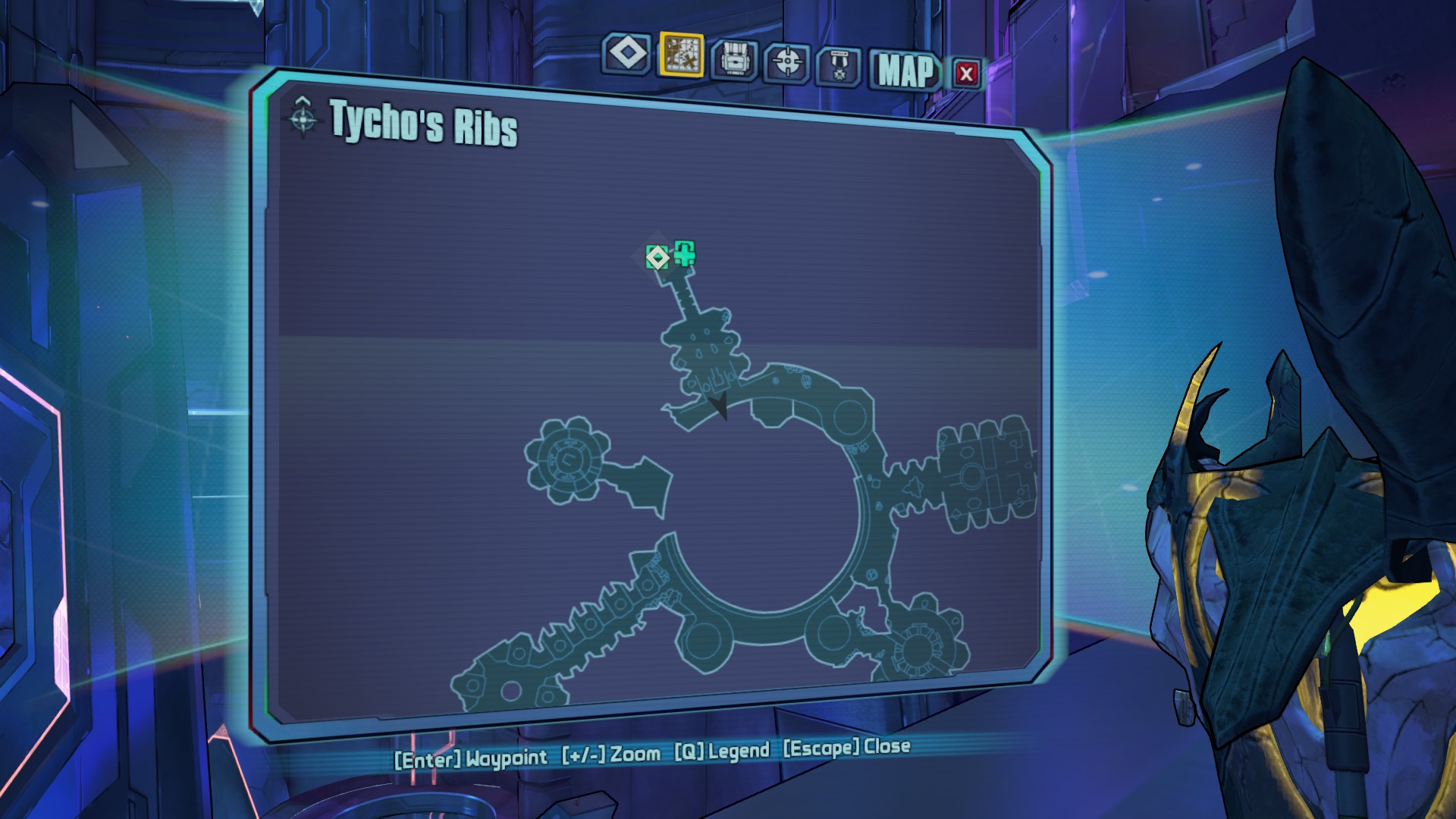Viewport: 1456px width, 819px height.
Task: Expand the up arrow above the compass
Action: [303, 101]
